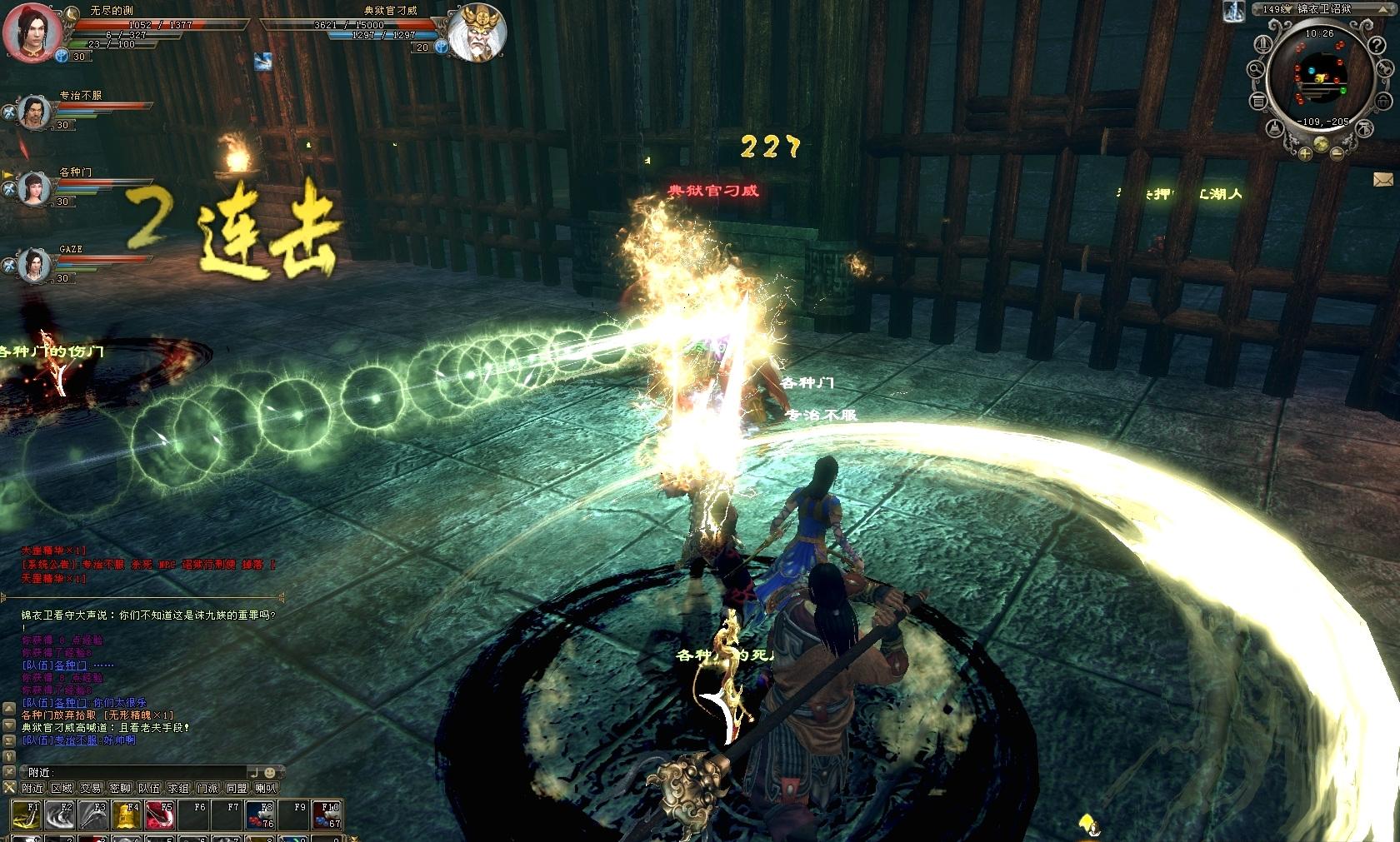The width and height of the screenshot is (1400, 842).
Task: Open the 交易 trade chat tab
Action: (x=91, y=788)
